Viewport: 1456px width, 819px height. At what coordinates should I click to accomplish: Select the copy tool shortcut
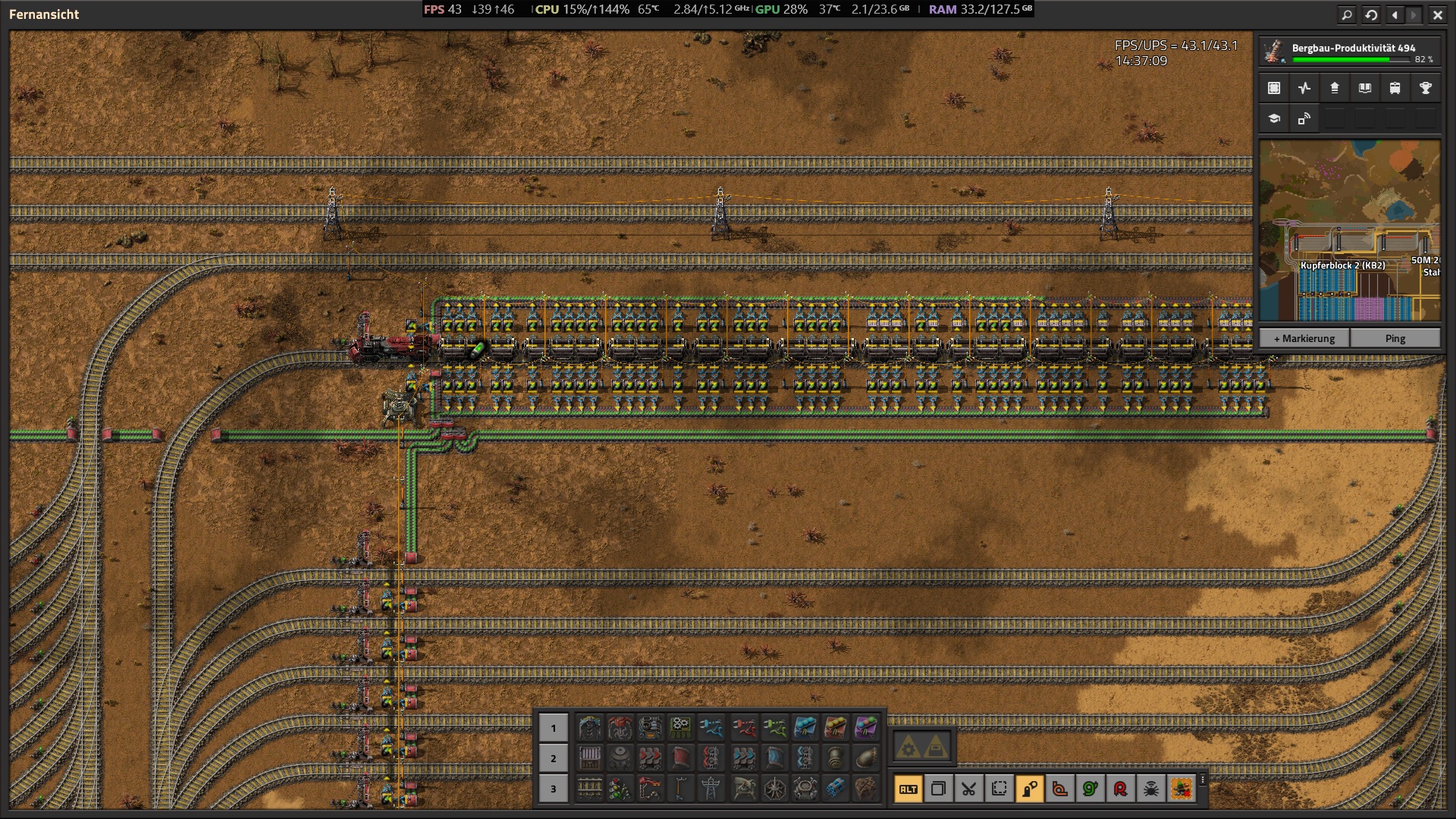[x=938, y=789]
